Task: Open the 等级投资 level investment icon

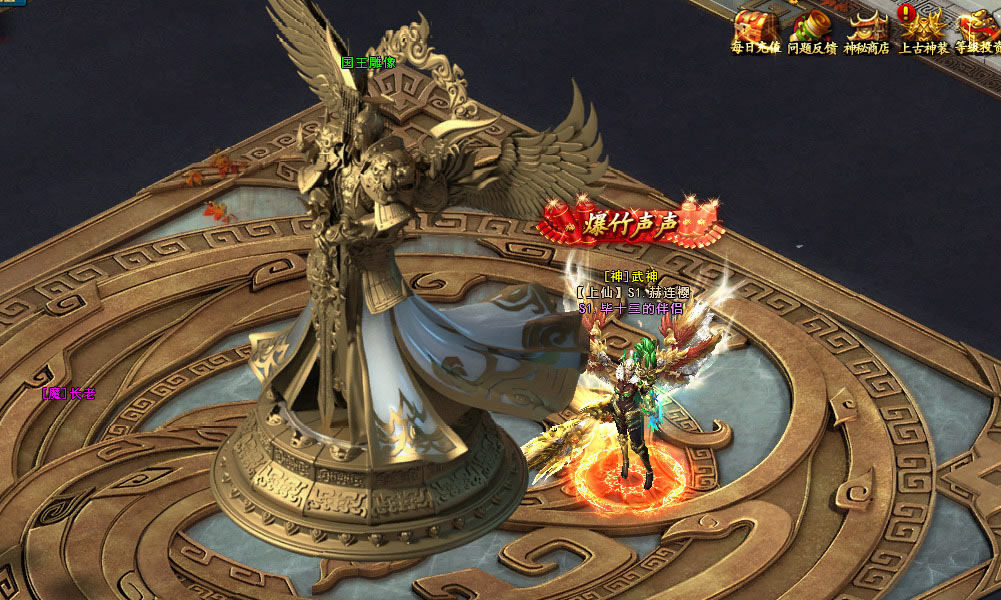Action: 978,27
